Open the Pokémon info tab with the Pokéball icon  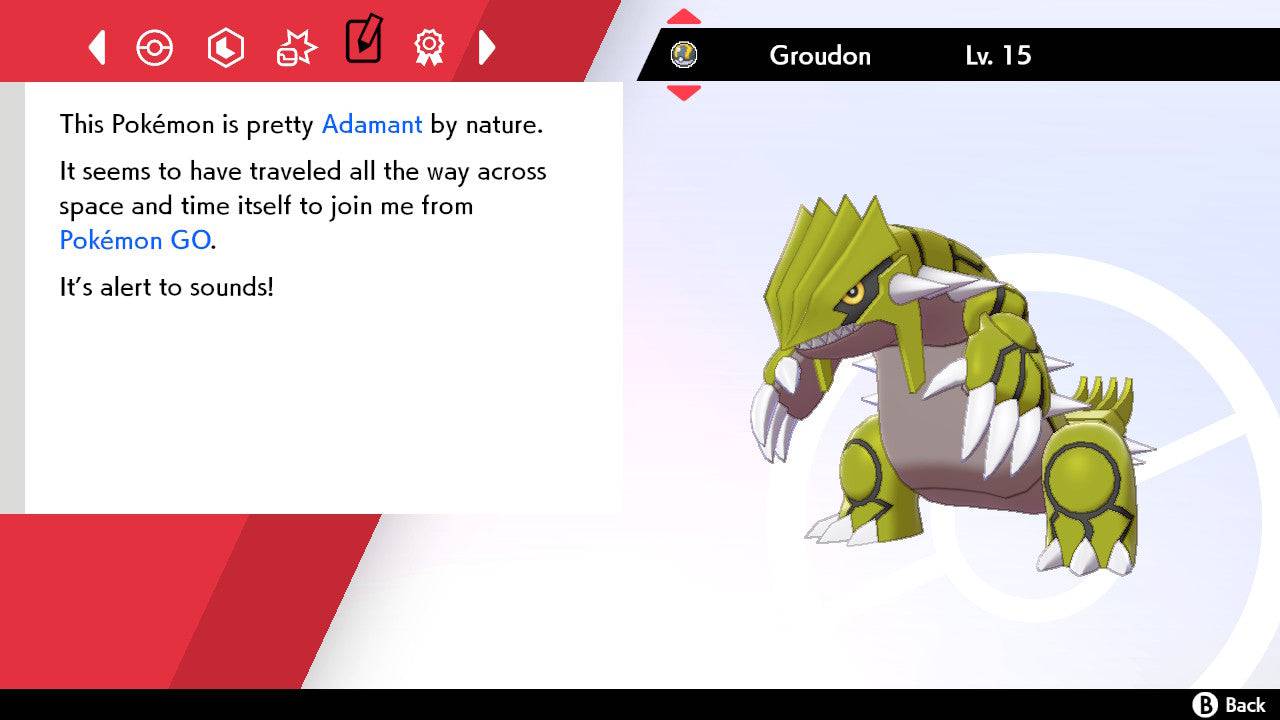coord(155,47)
